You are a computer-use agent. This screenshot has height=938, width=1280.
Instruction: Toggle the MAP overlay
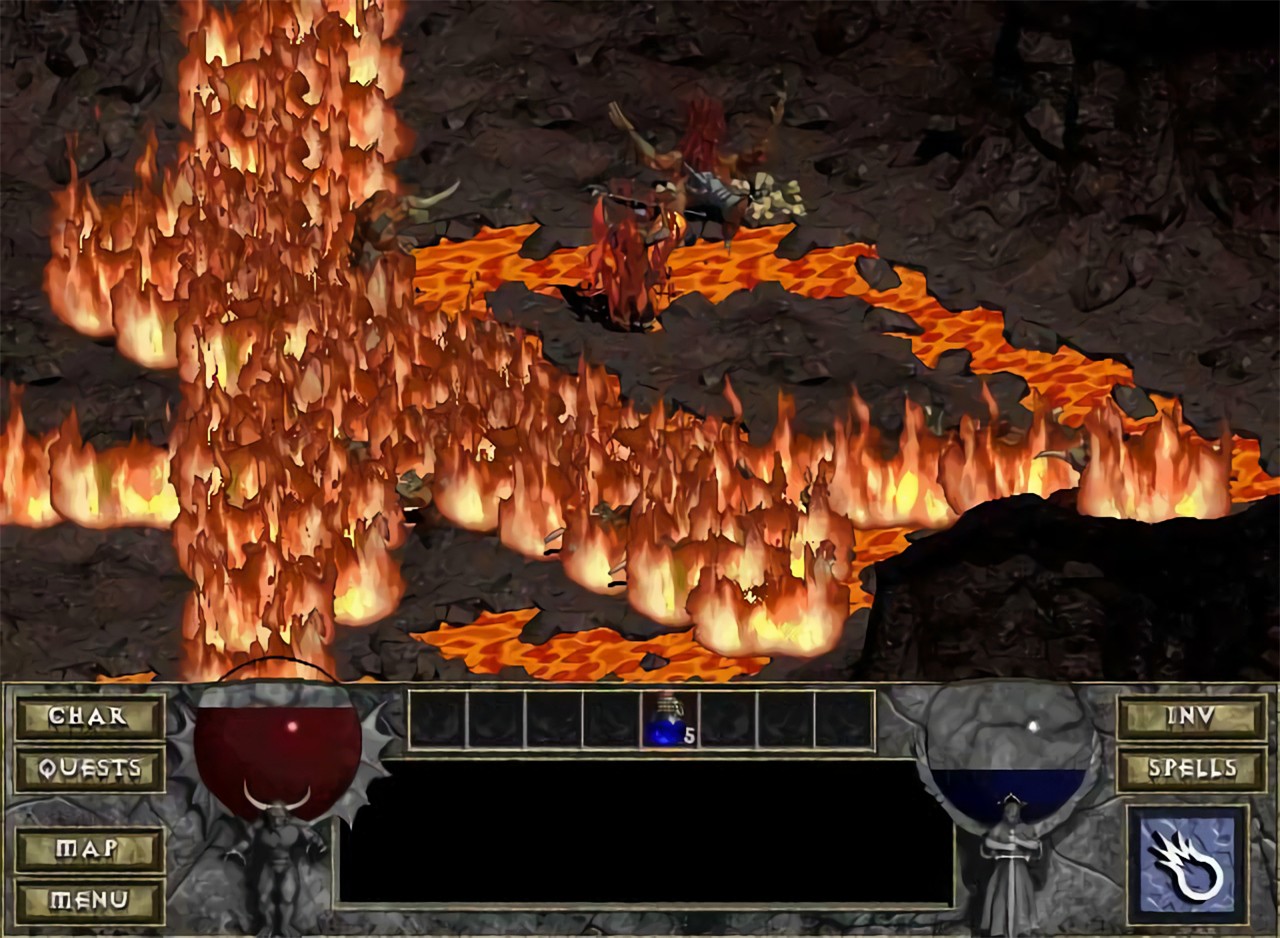89,849
